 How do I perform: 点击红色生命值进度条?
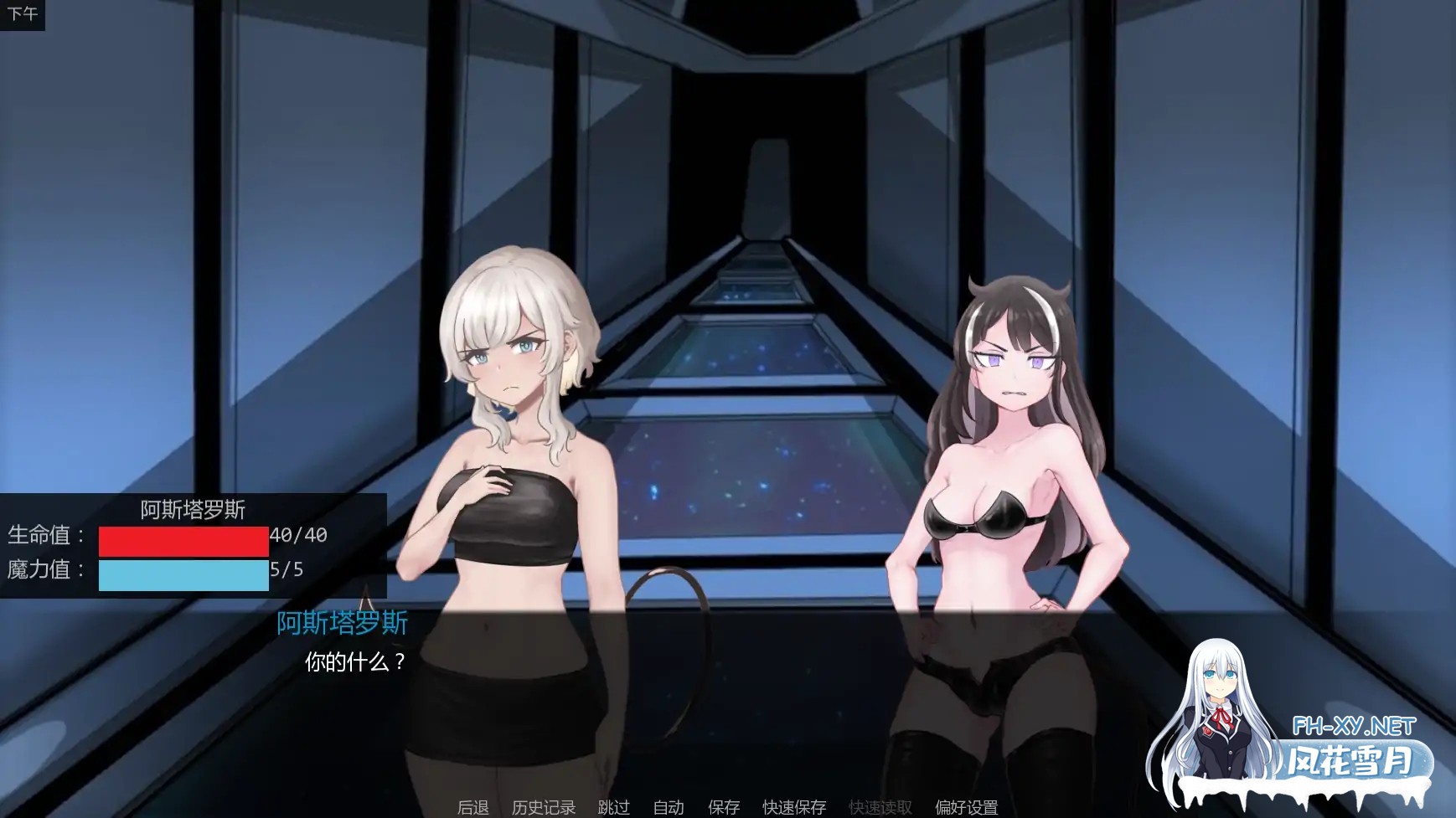(x=183, y=541)
